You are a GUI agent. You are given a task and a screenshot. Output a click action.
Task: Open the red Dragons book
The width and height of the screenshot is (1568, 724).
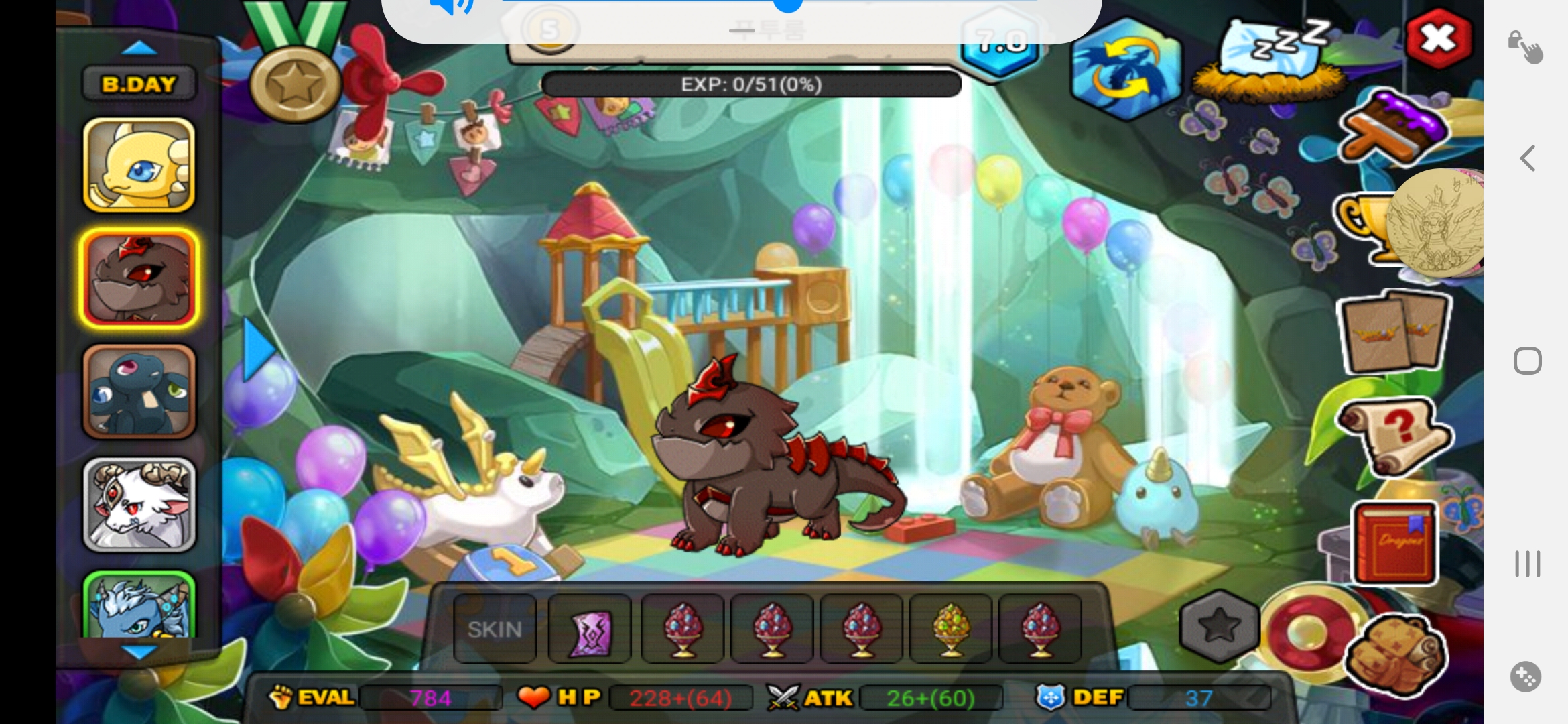coord(1395,543)
